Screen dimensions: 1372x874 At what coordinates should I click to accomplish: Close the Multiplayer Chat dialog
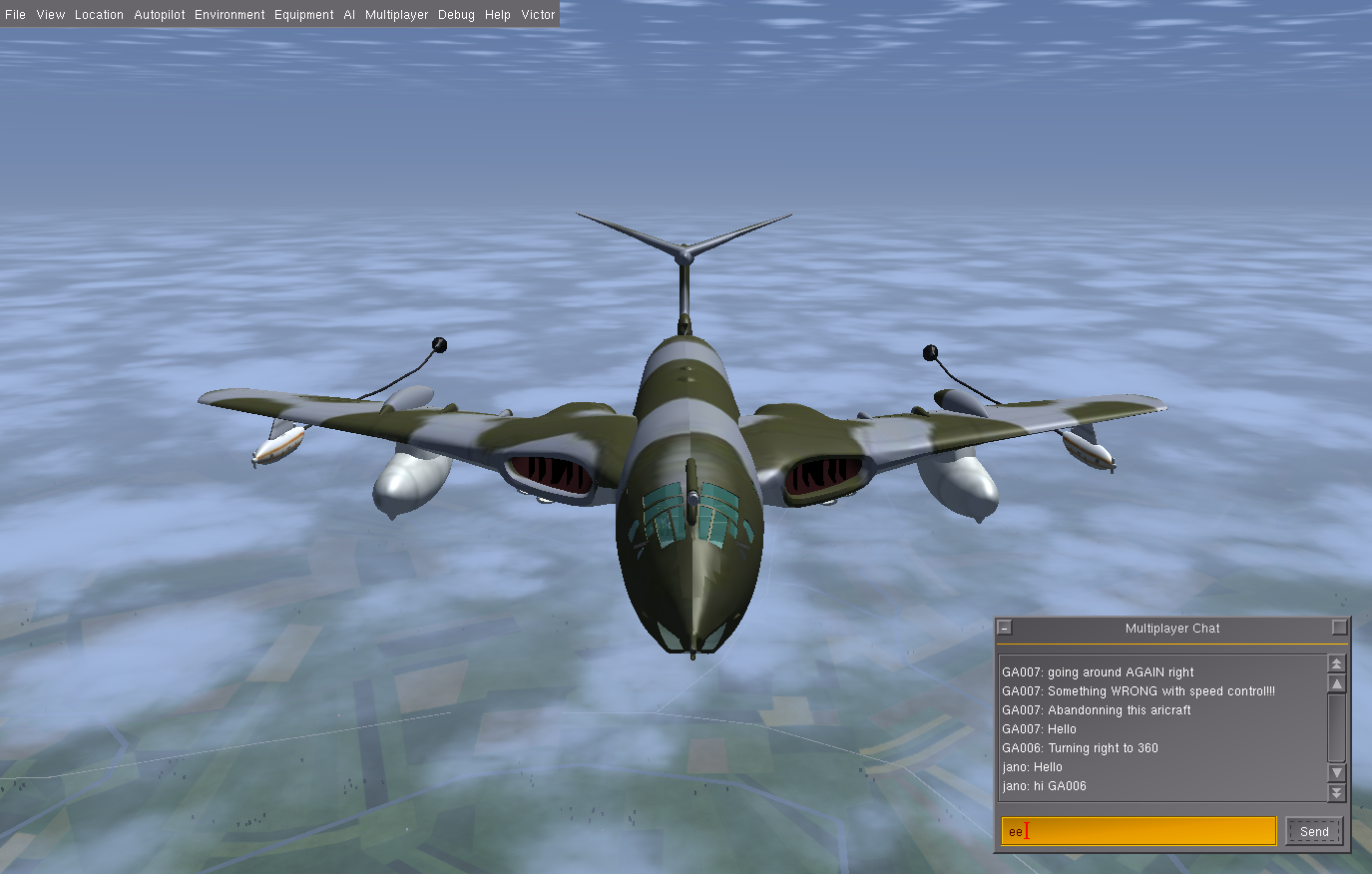click(x=1005, y=628)
